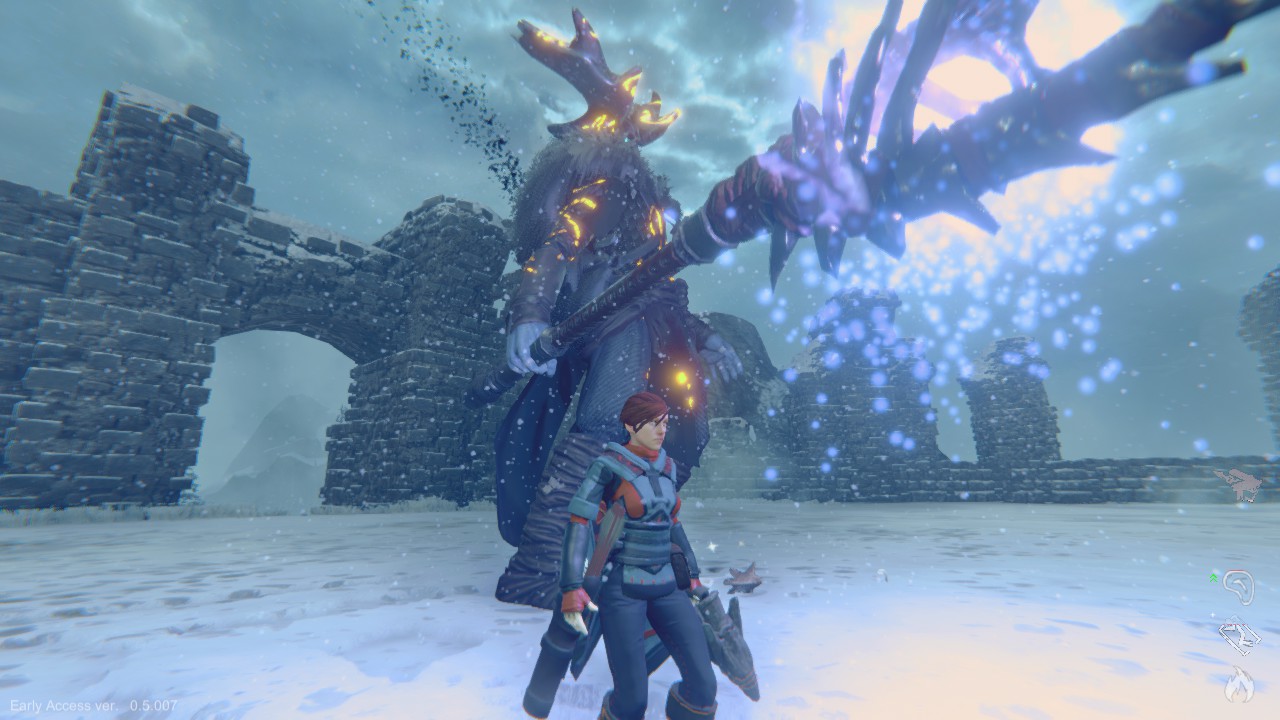This screenshot has height=720, width=1280.
Task: Click the creature silhouette icon
Action: (1239, 483)
